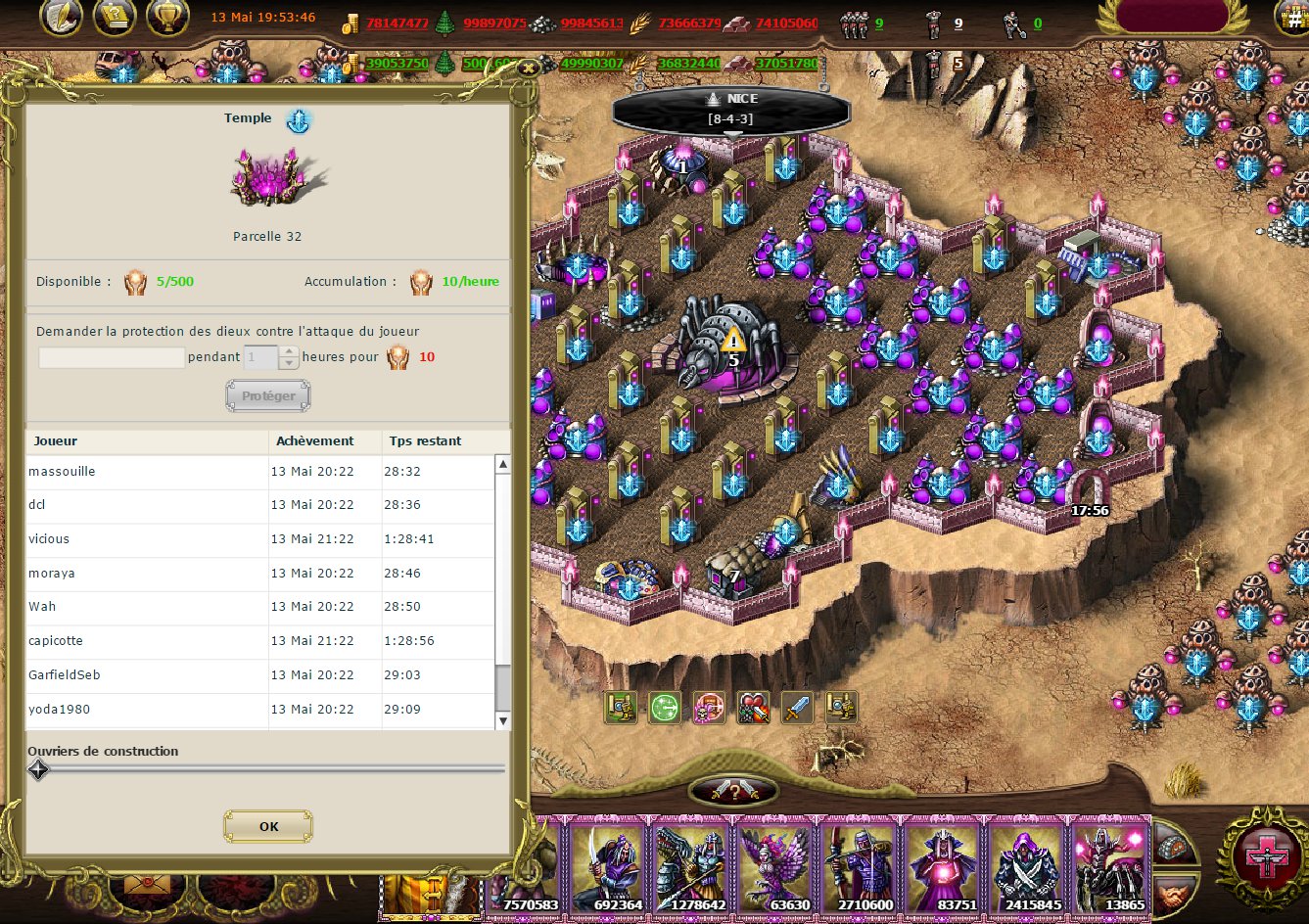Viewport: 1309px width, 924px height.
Task: Show the trophy rankings
Action: click(x=167, y=17)
